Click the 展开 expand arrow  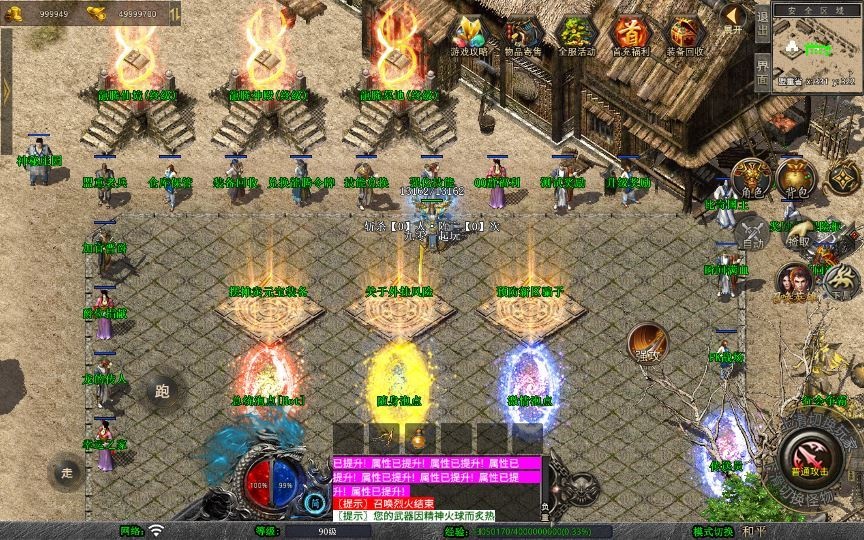point(734,18)
